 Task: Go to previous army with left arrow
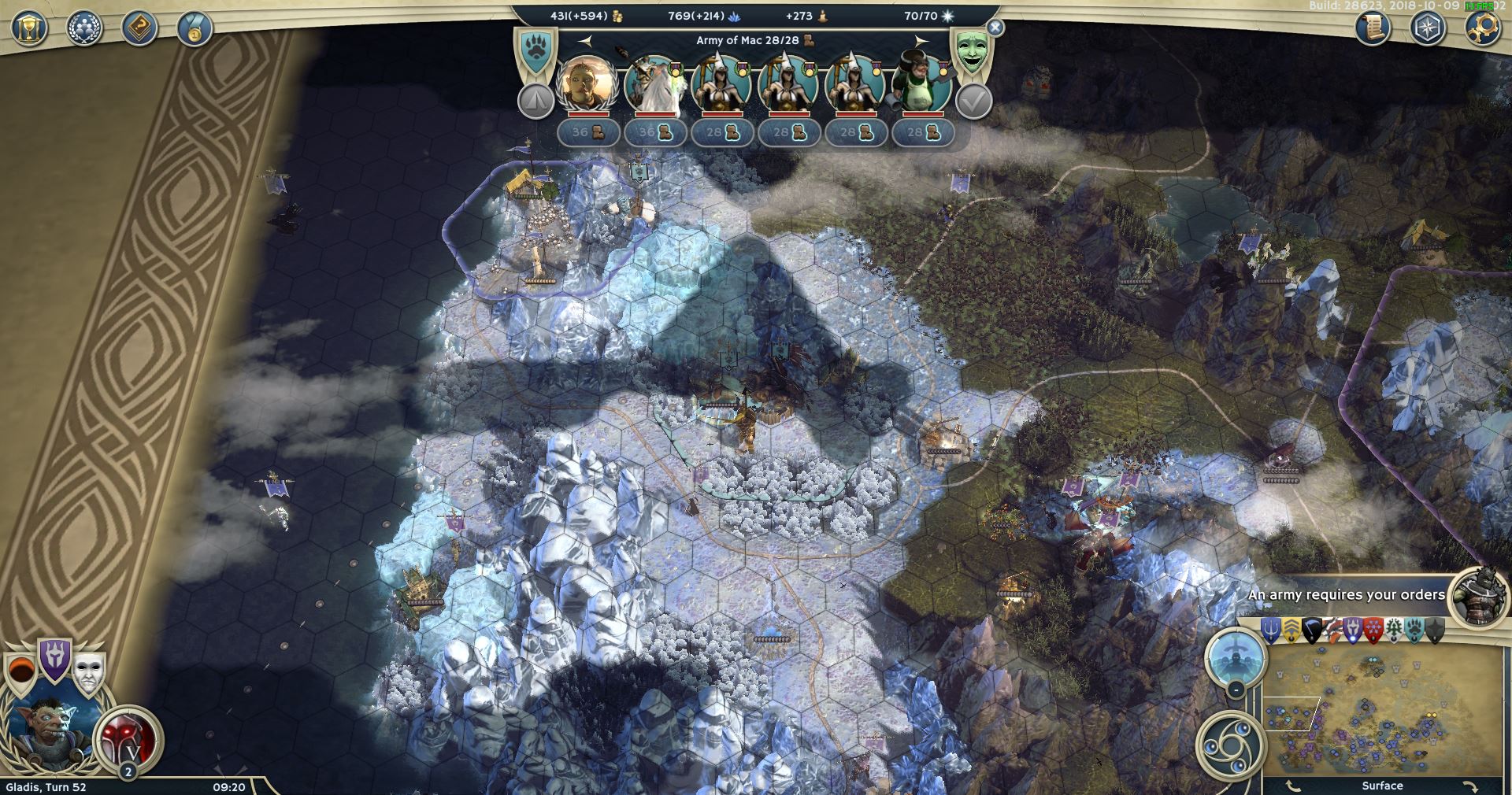[584, 40]
